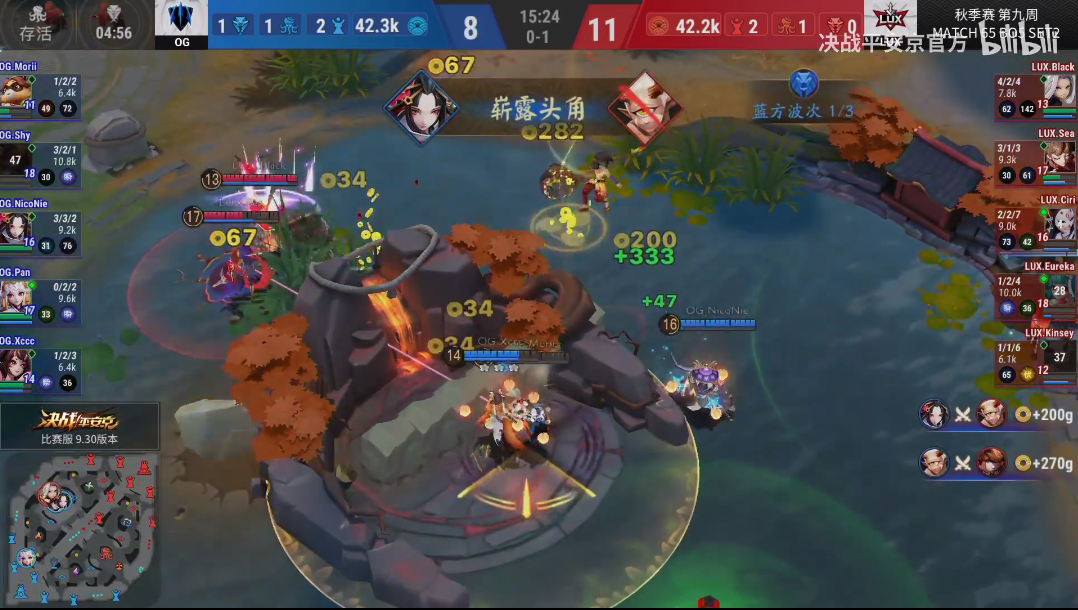Choose LUX.Sea's hero portrait

tap(1061, 157)
